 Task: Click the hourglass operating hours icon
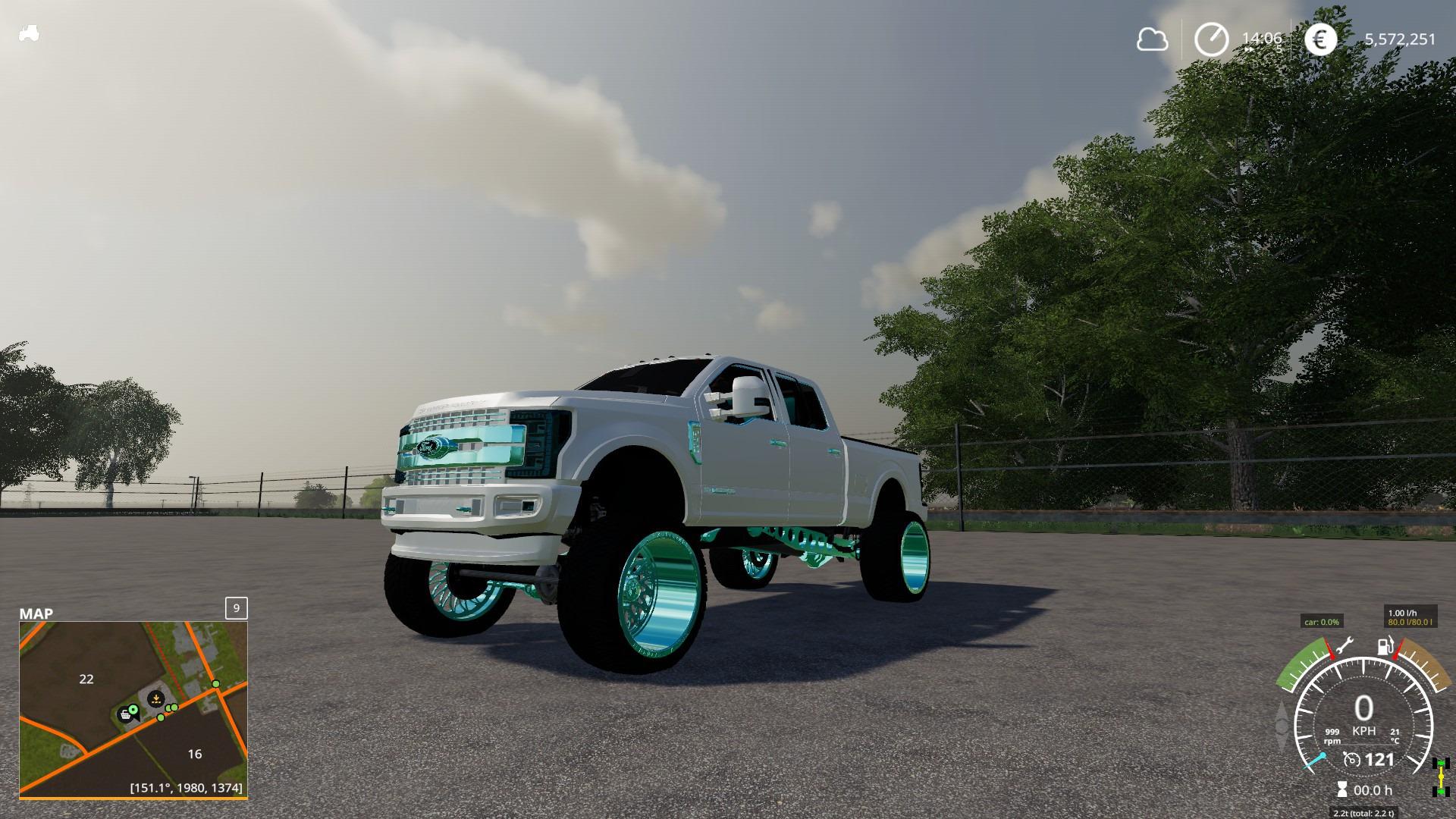pyautogui.click(x=1343, y=789)
